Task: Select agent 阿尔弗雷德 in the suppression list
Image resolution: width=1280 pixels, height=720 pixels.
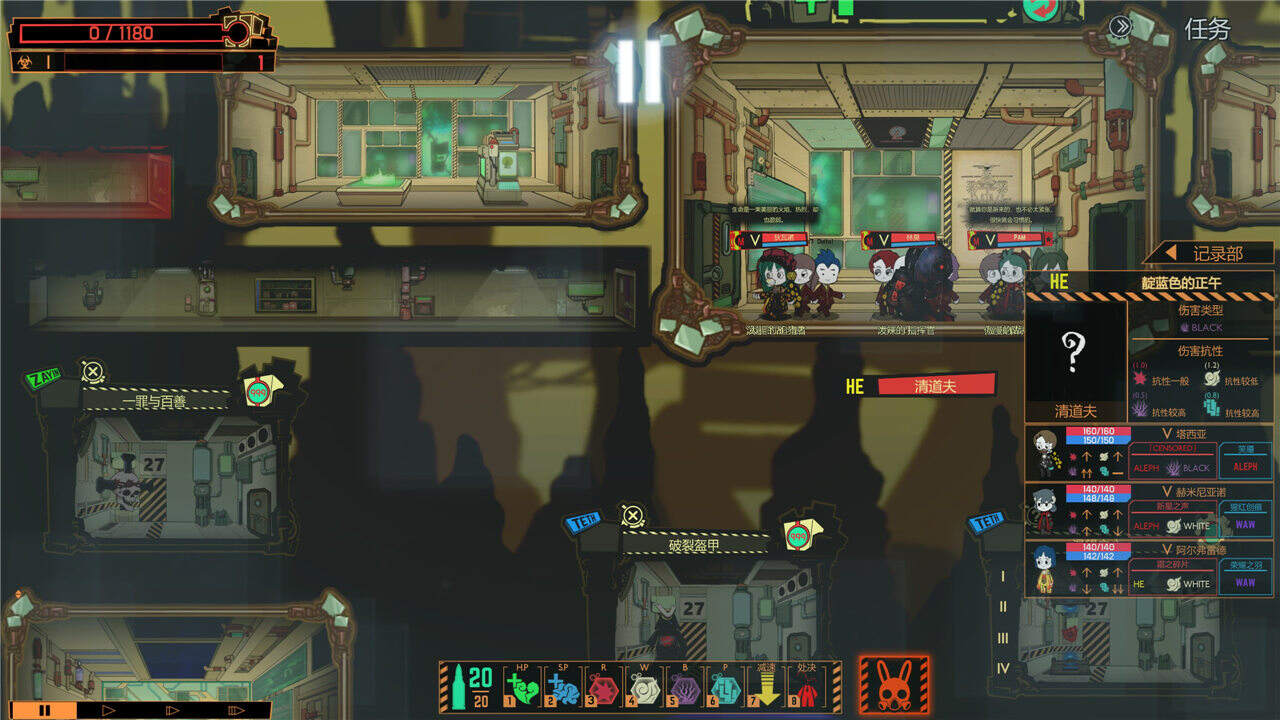Action: pos(1148,569)
